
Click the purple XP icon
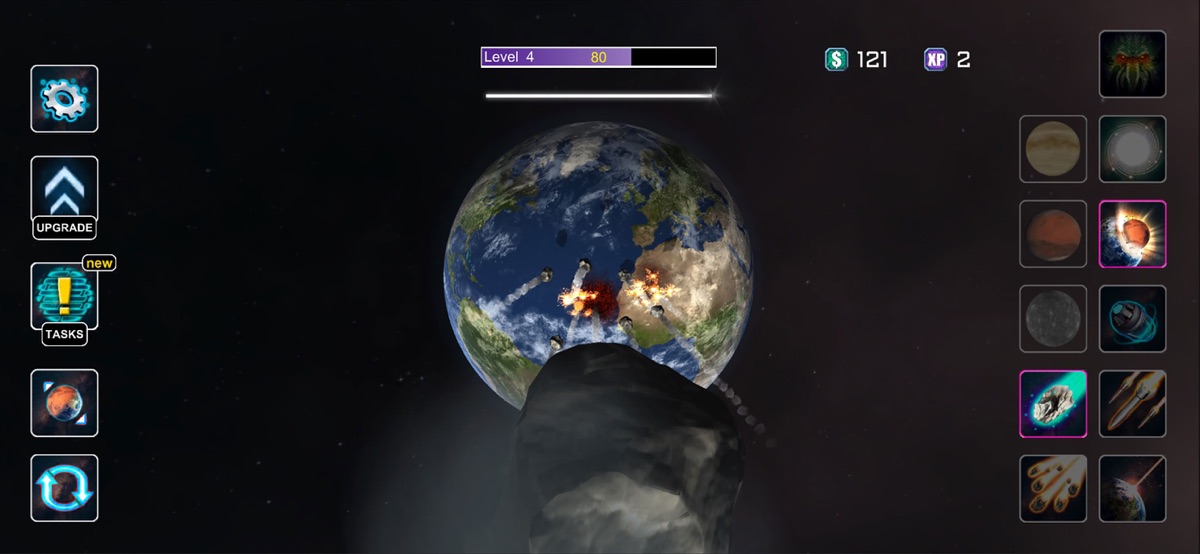click(935, 59)
